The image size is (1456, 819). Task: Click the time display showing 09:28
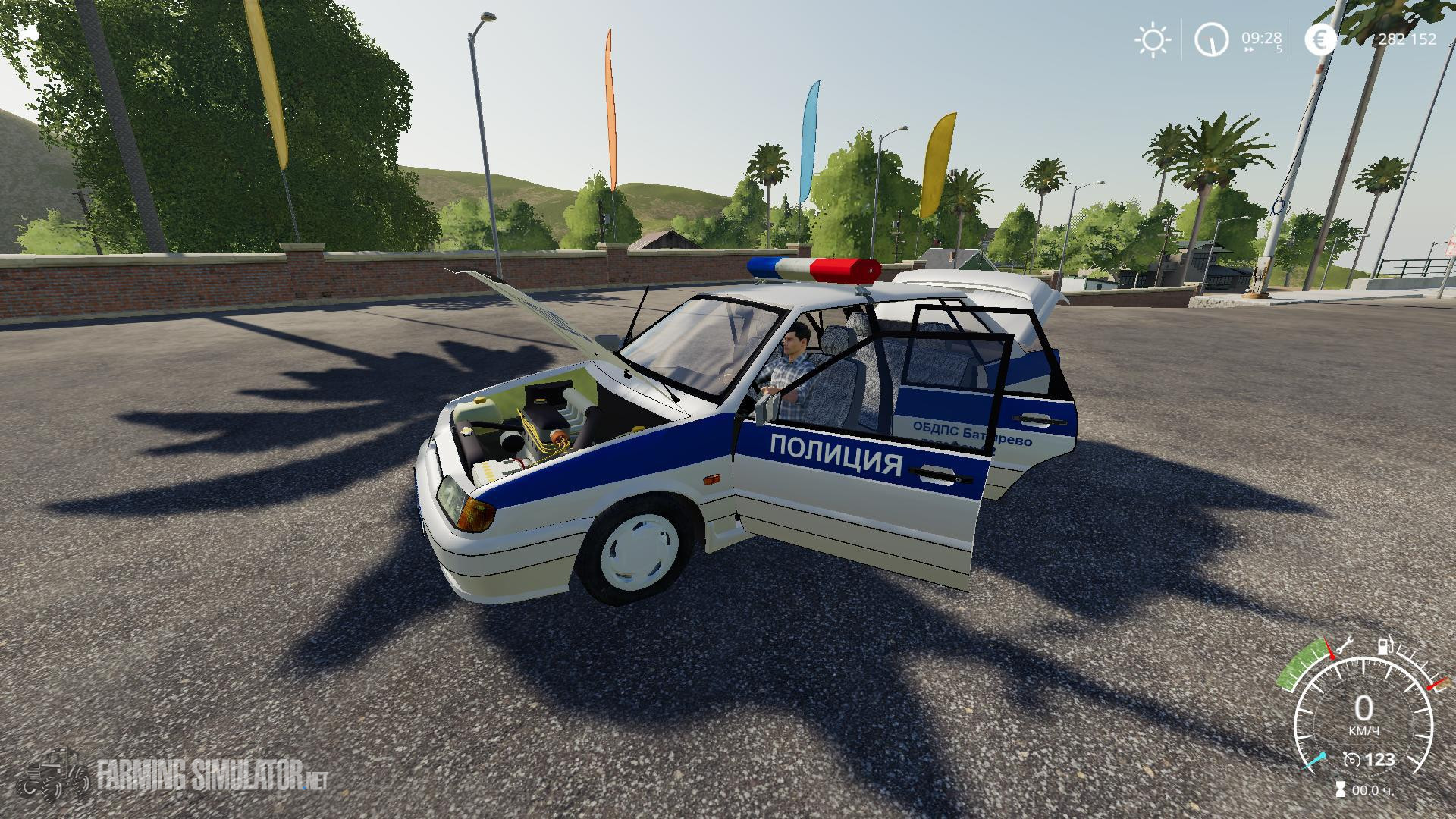click(x=1262, y=39)
